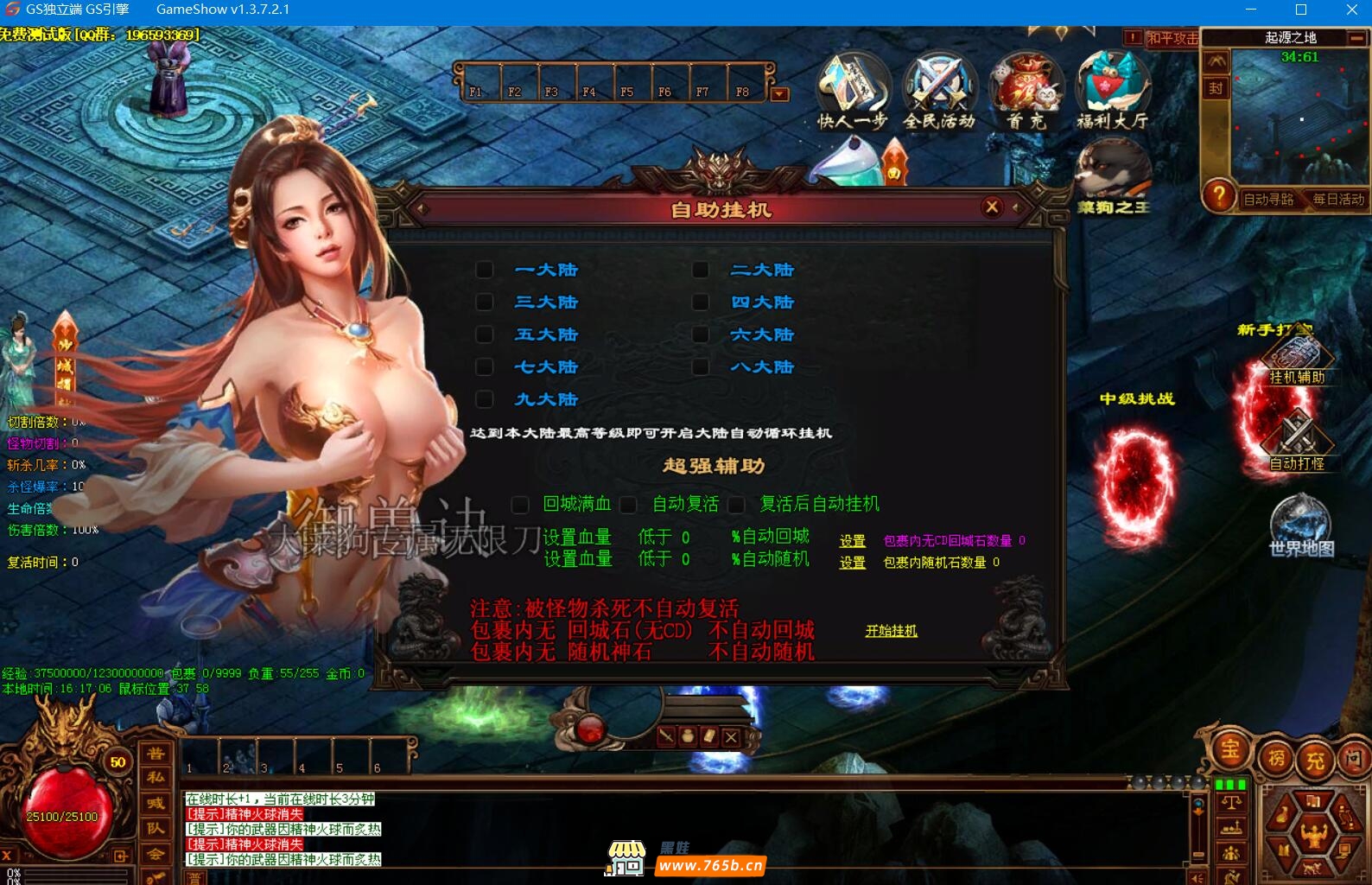Toggle 回城满血 checkbox
The width and height of the screenshot is (1372, 885).
pos(520,504)
